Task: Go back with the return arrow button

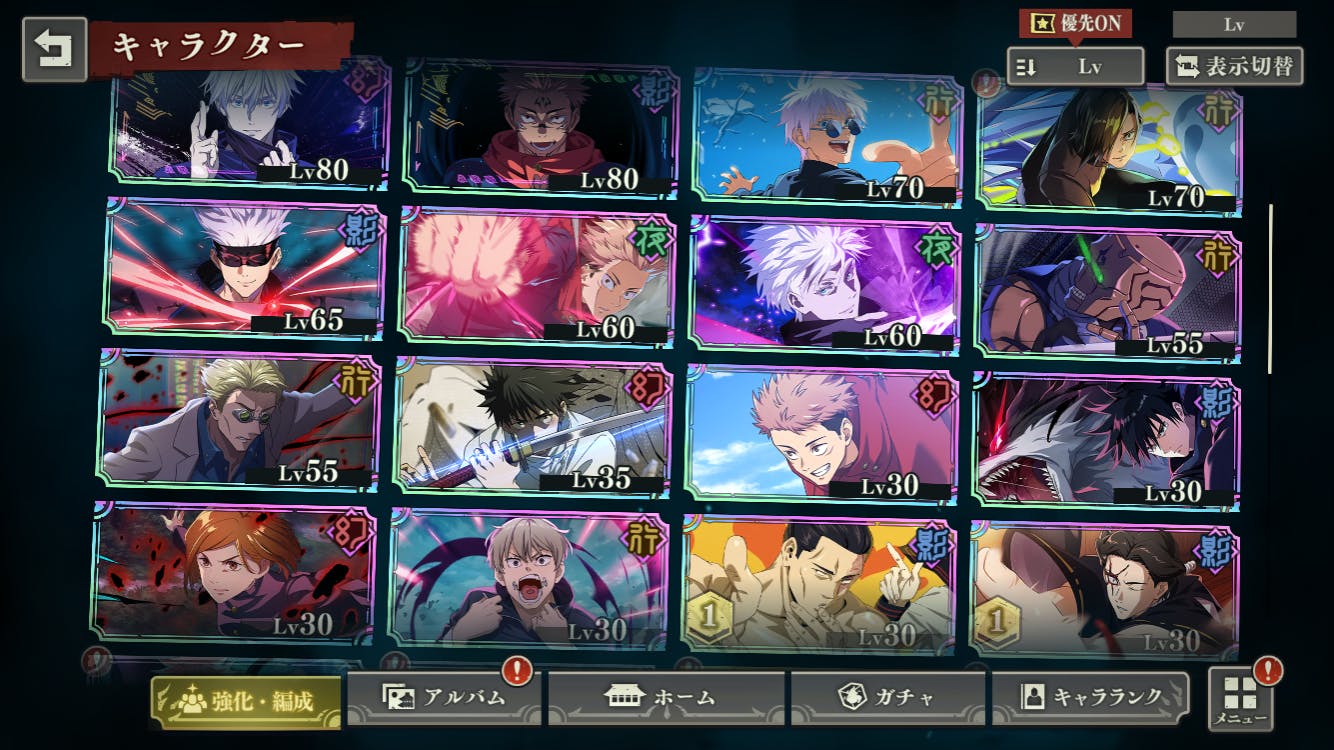Action: pos(54,48)
